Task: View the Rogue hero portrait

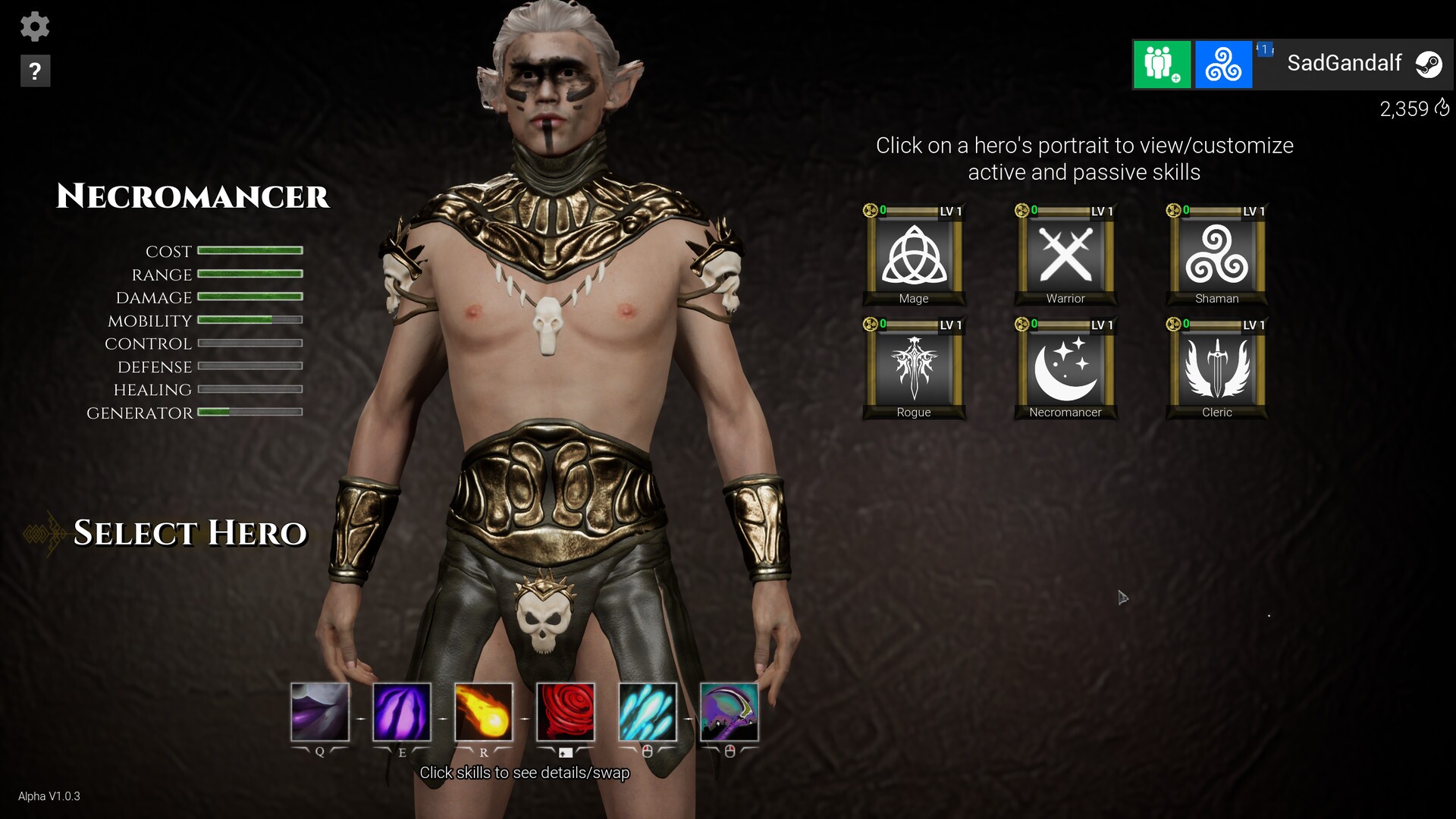Action: tap(914, 370)
